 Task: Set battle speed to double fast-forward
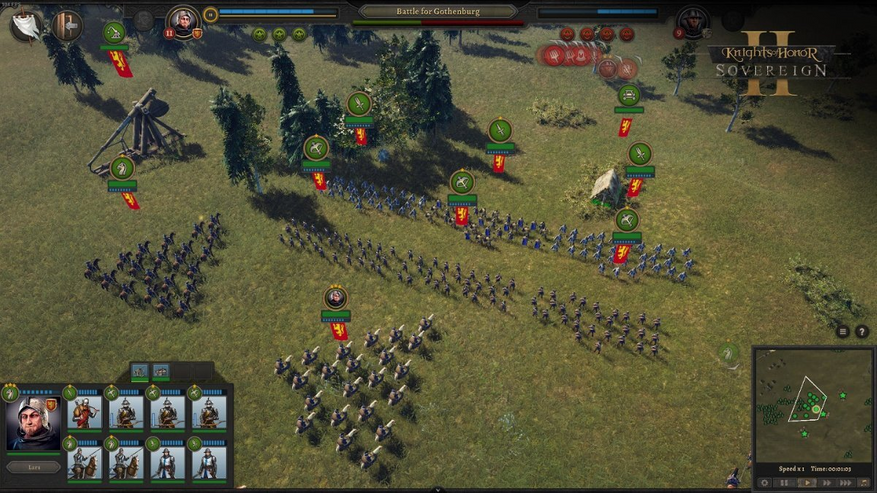click(x=827, y=483)
